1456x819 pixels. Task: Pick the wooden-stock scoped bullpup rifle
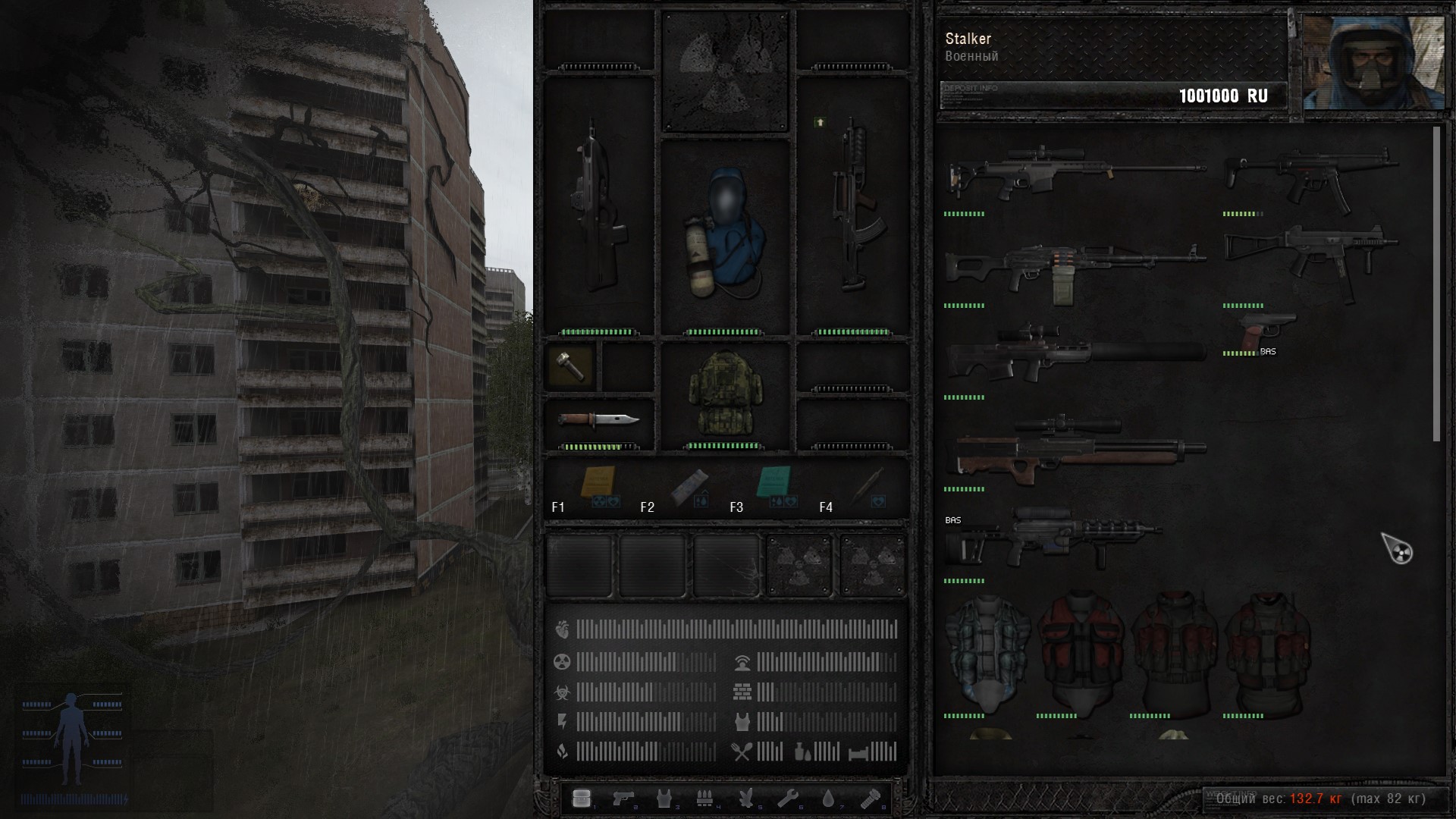coord(1077,447)
